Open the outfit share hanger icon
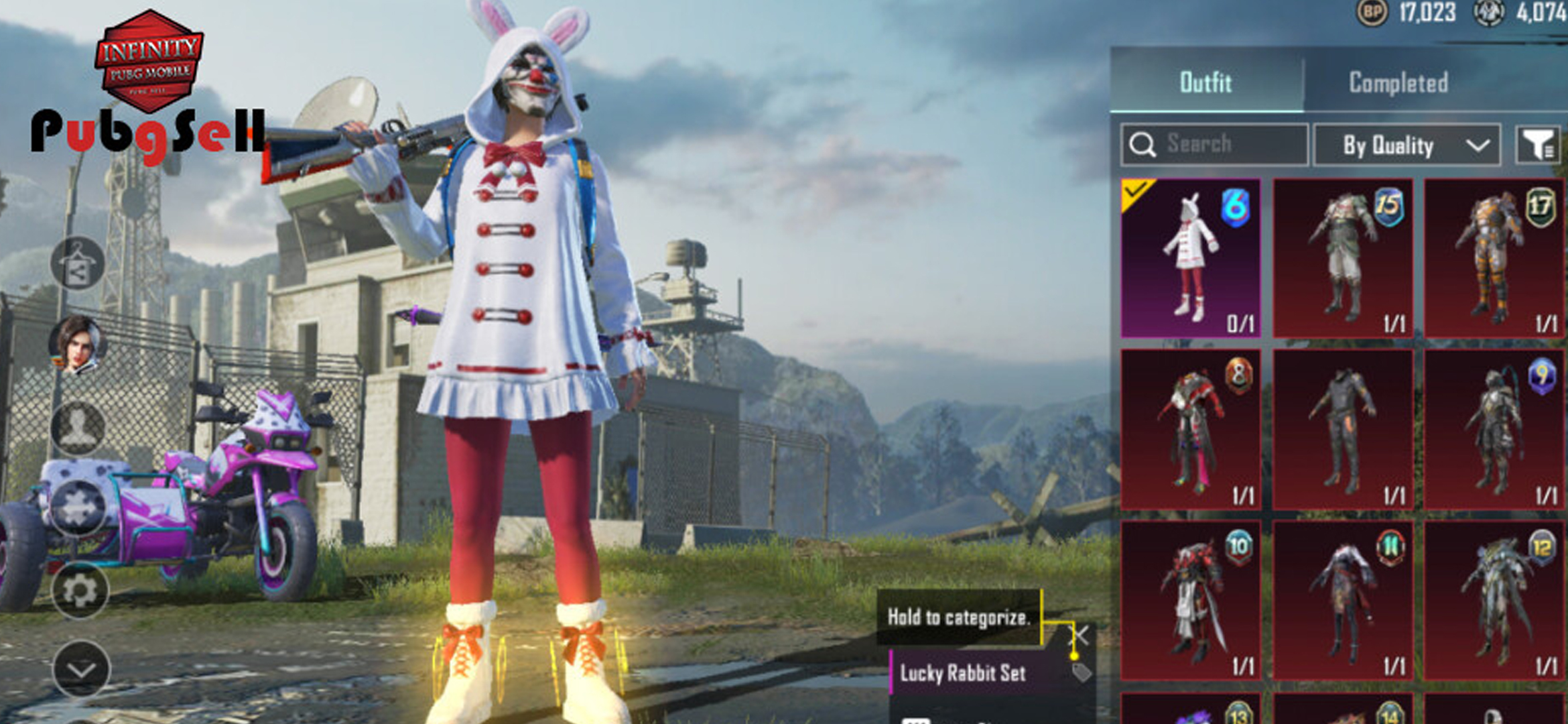Image resolution: width=1568 pixels, height=724 pixels. point(78,263)
